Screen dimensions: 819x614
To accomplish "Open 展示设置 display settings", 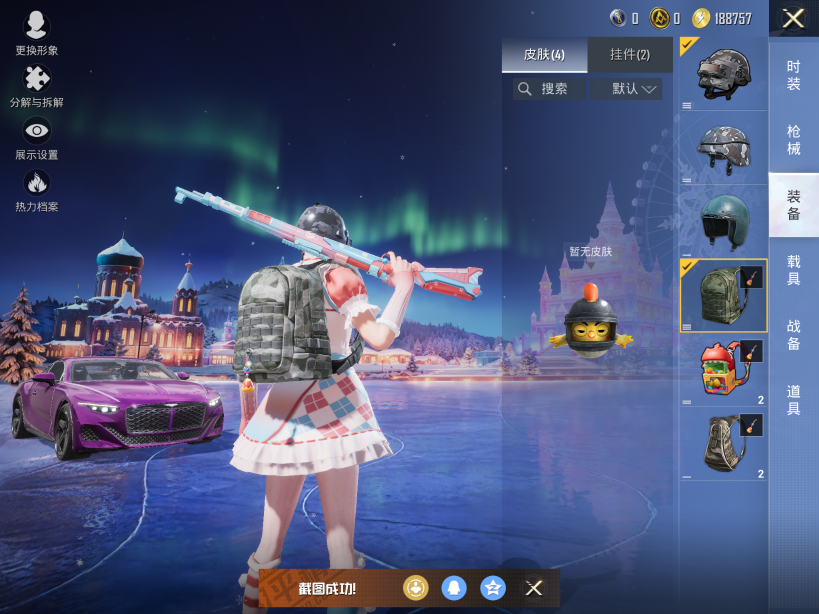I will tap(36, 138).
